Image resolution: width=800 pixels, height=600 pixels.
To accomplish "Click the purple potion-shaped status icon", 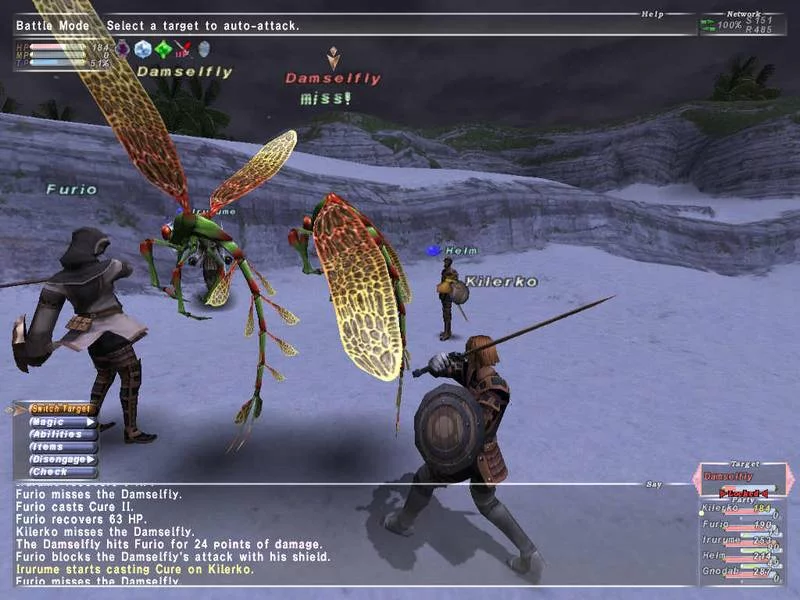I will click(123, 49).
